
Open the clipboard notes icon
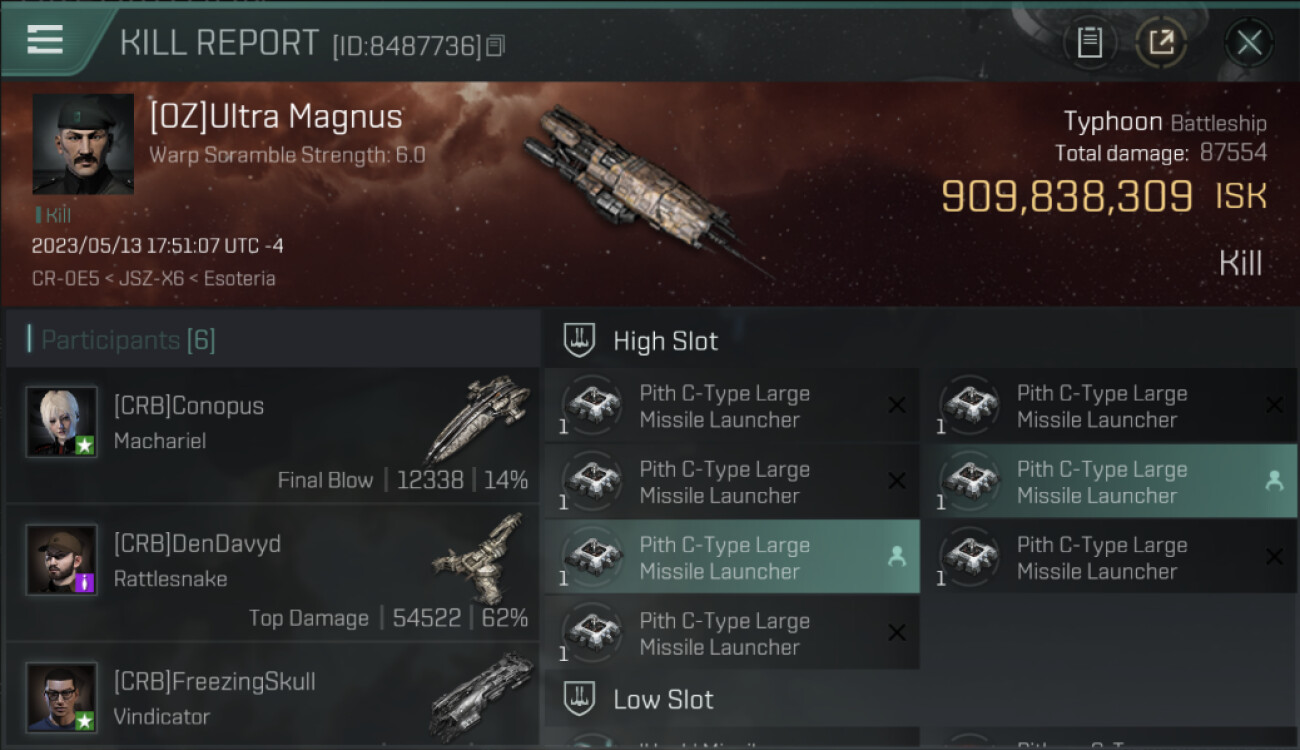(x=1089, y=42)
